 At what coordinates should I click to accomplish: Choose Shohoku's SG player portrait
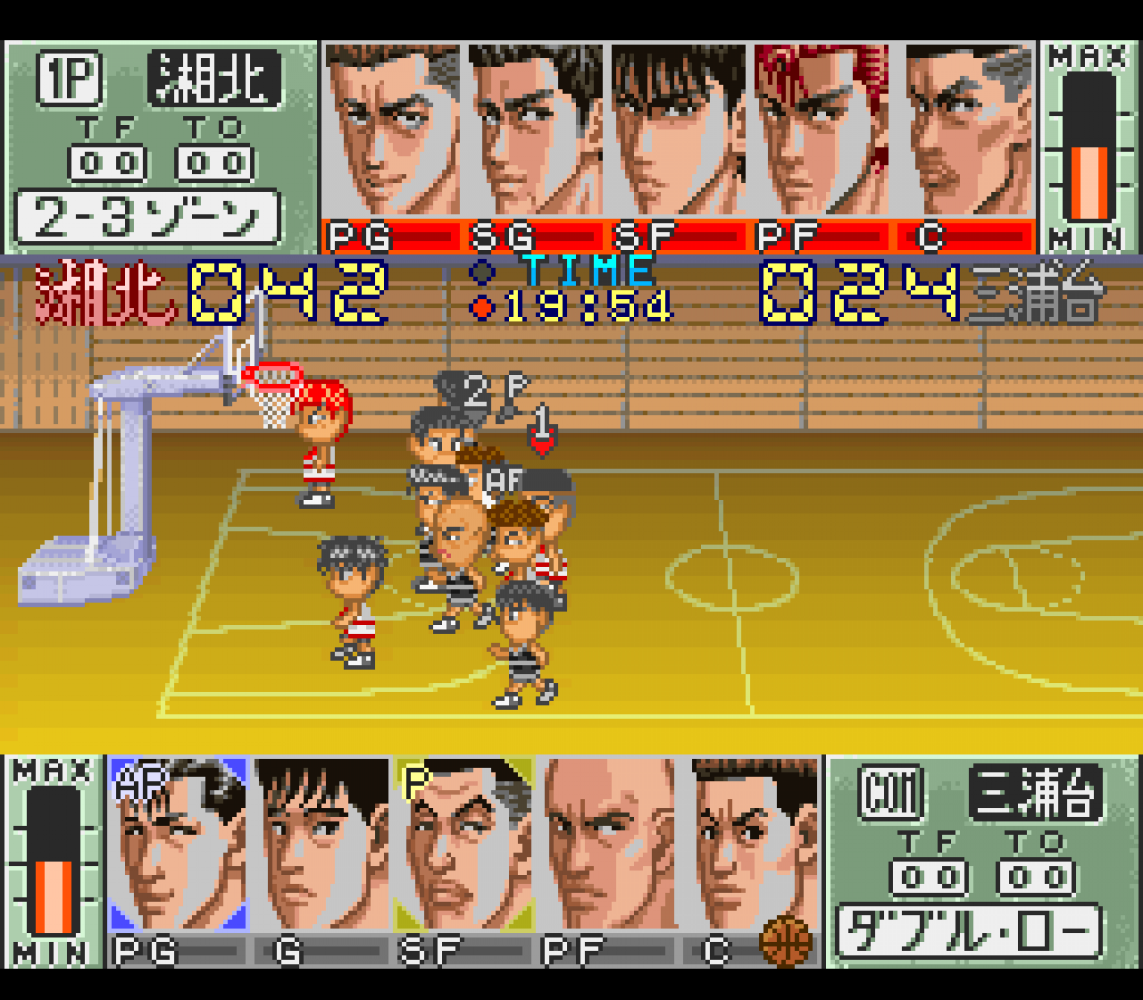point(538,130)
